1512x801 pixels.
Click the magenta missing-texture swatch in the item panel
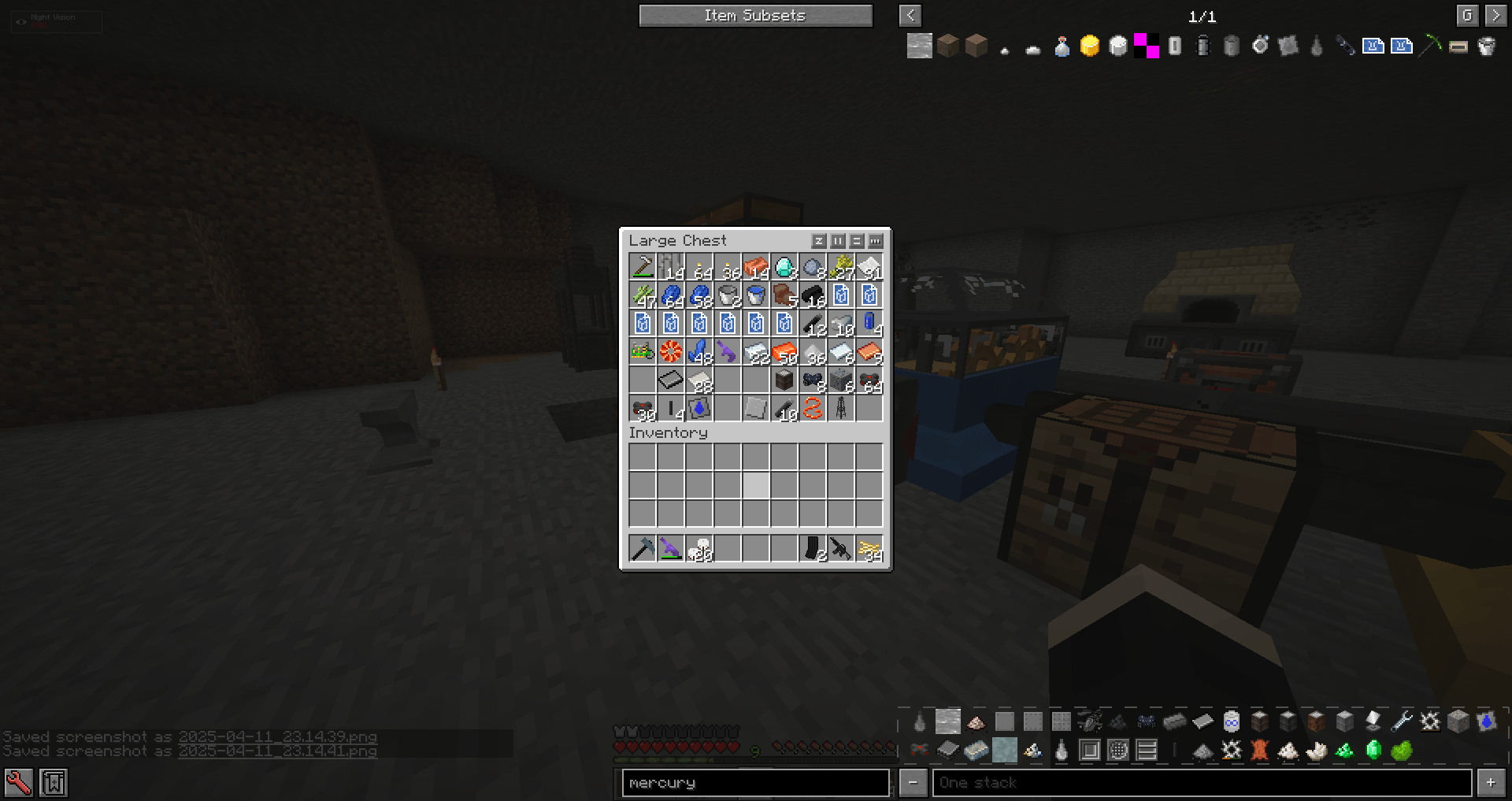coord(1145,46)
